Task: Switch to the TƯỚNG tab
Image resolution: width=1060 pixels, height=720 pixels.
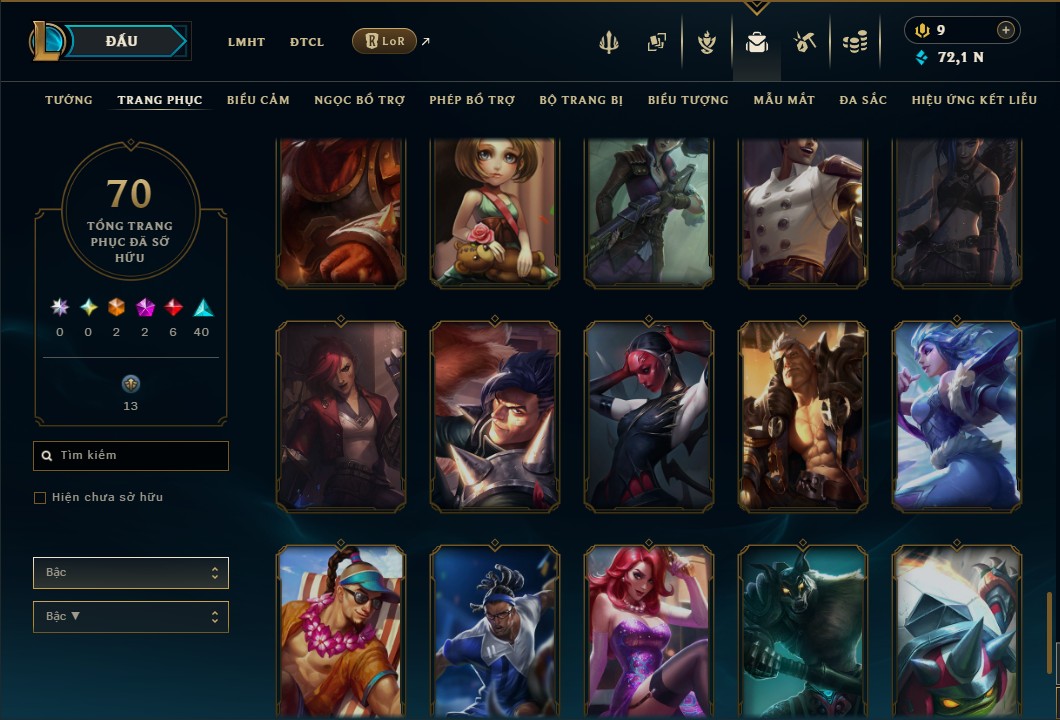Action: point(69,100)
